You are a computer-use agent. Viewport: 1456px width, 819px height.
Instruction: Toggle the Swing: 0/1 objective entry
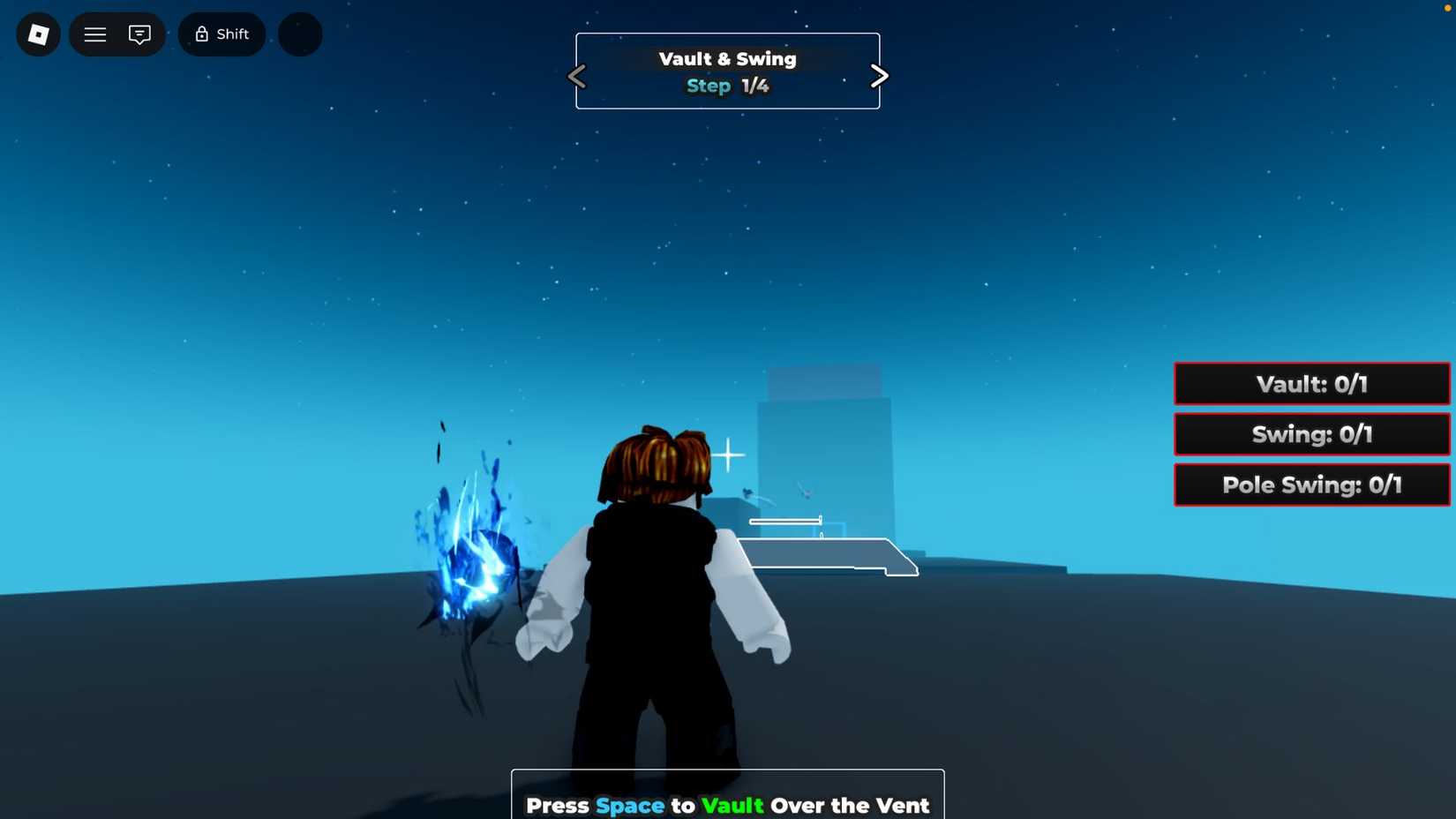click(1311, 434)
